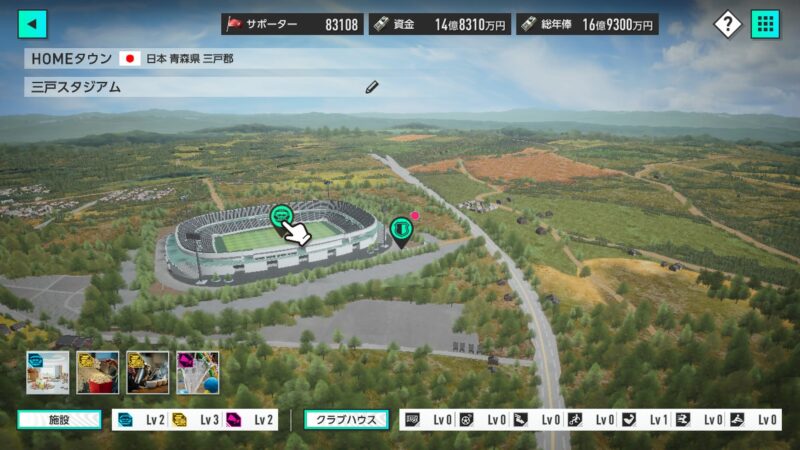Select the stadium marker on the map
This screenshot has width=800, height=450.
pos(282,214)
